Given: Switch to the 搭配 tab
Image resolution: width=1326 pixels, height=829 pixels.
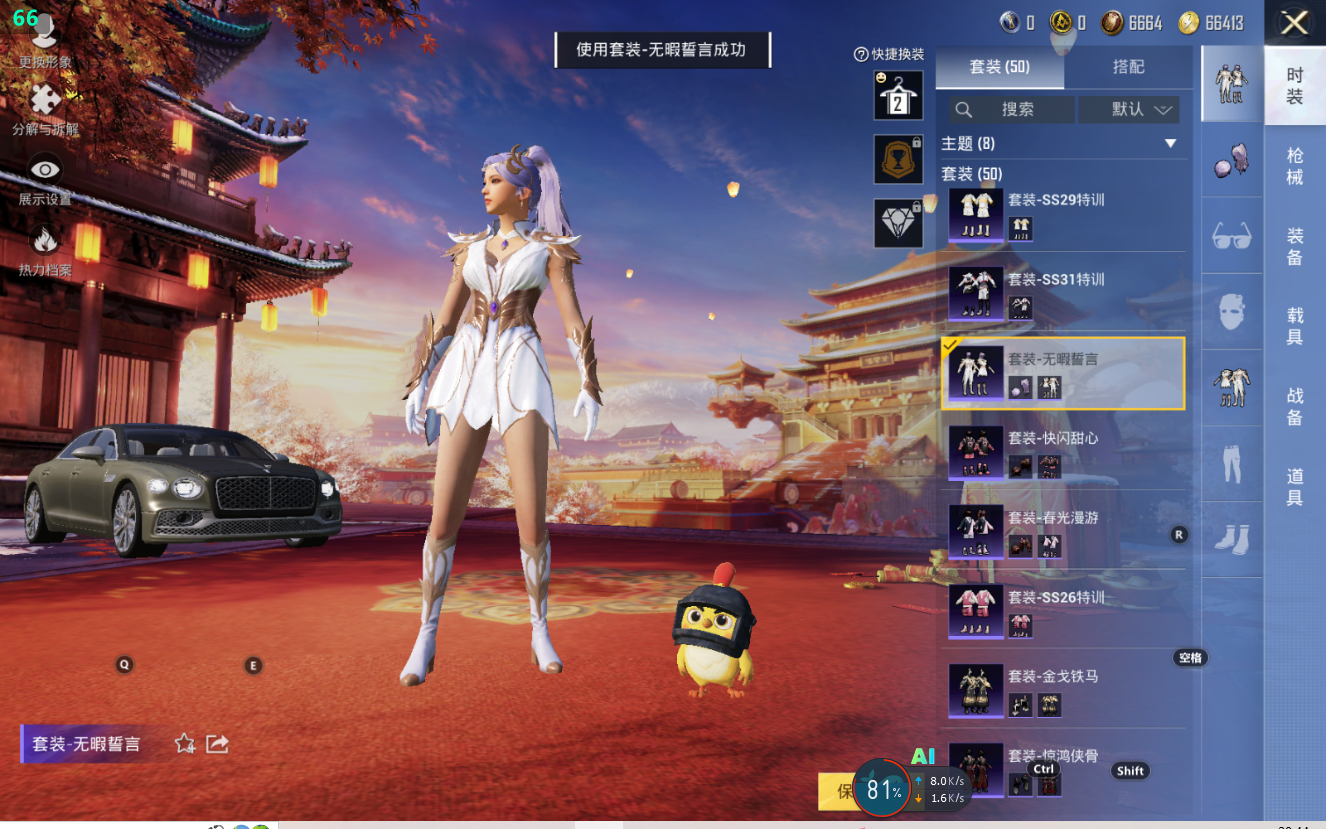Looking at the screenshot, I should pyautogui.click(x=1128, y=67).
